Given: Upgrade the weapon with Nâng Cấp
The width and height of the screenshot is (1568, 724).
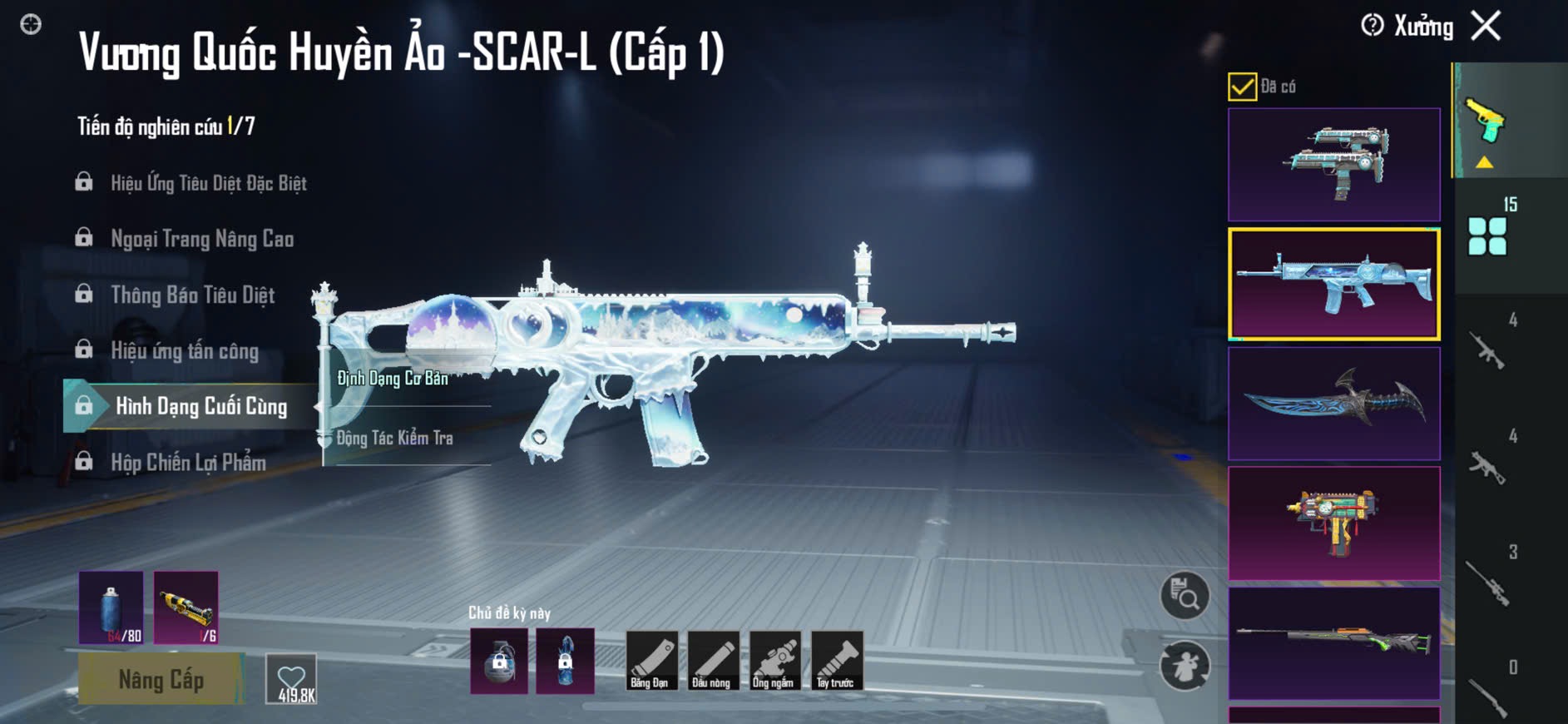Looking at the screenshot, I should point(161,679).
